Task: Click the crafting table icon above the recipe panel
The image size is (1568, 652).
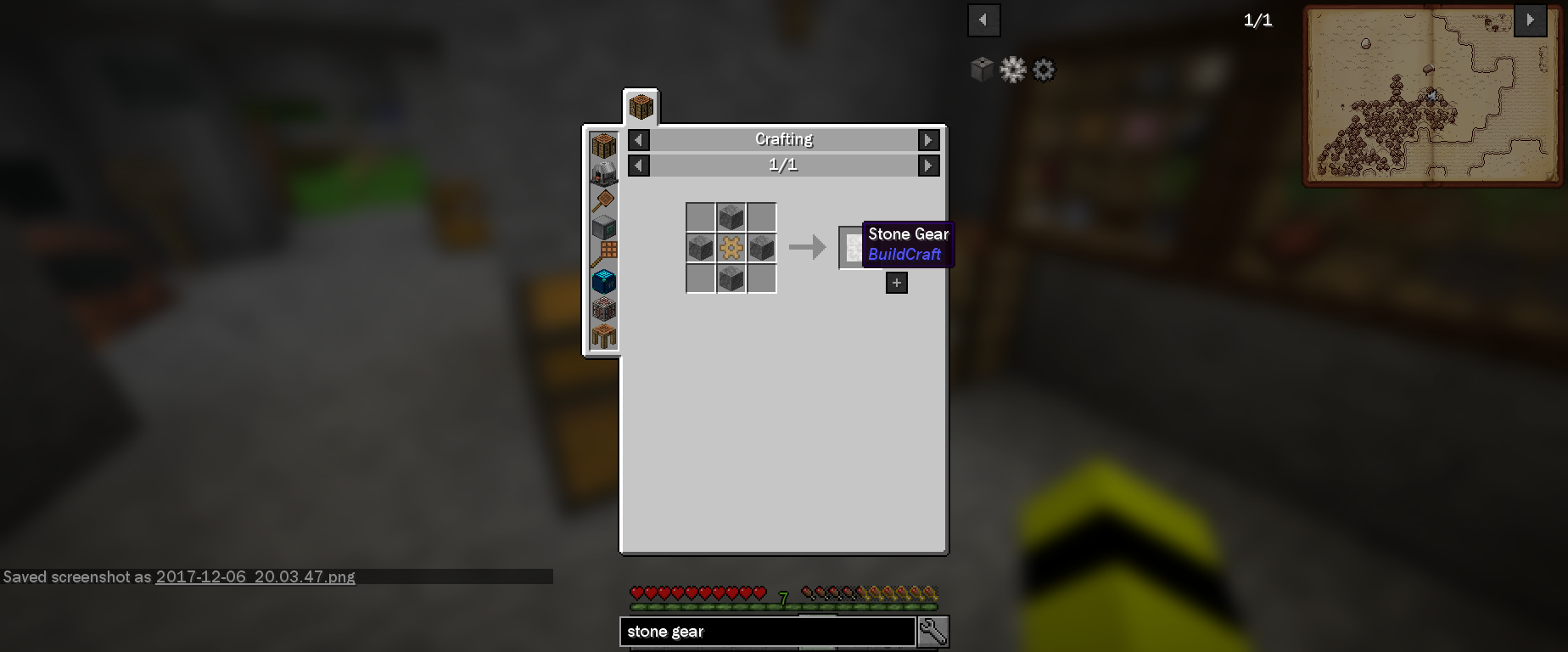Action: (640, 104)
